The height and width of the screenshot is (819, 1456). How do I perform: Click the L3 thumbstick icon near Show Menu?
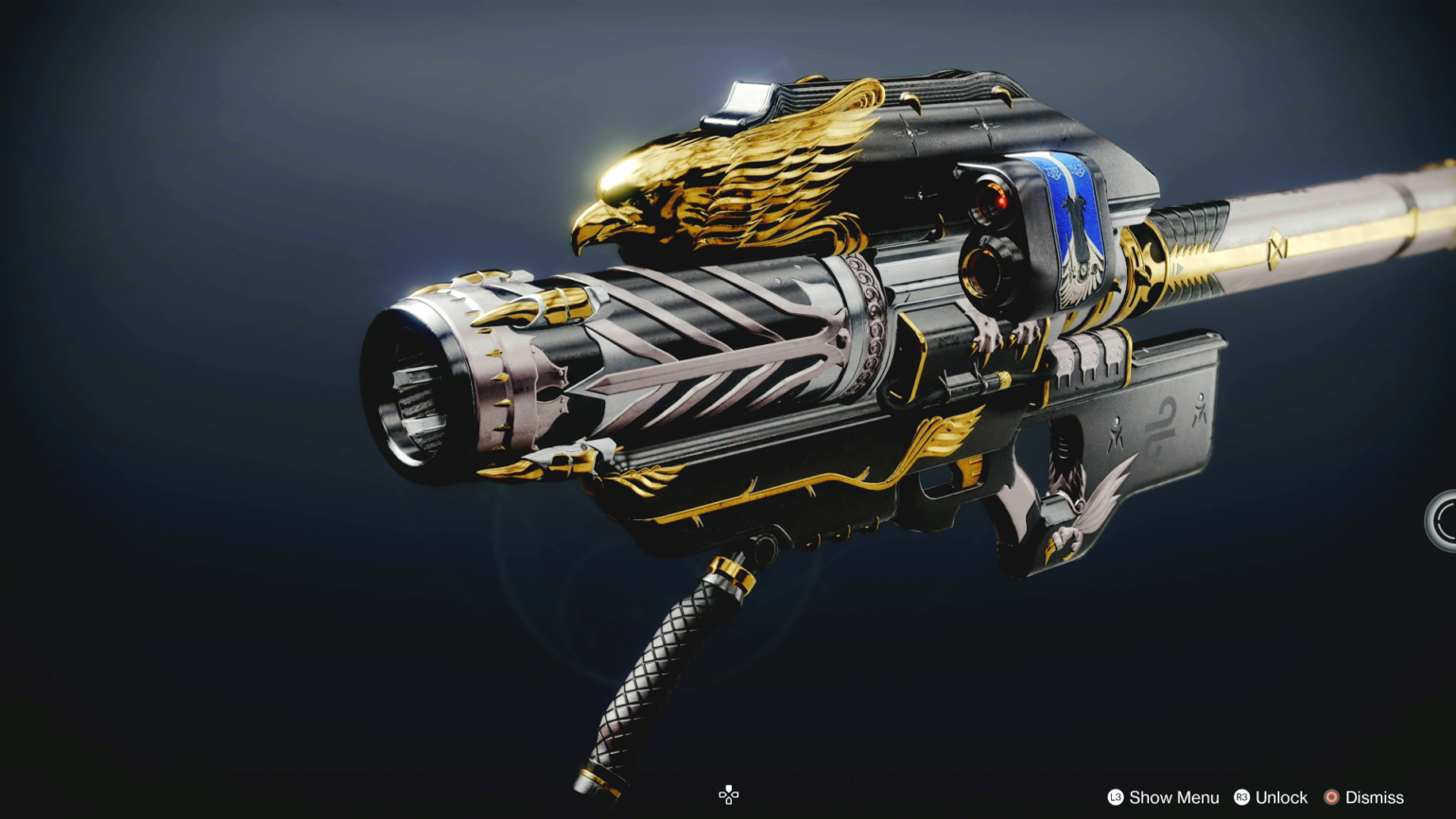point(1115,796)
